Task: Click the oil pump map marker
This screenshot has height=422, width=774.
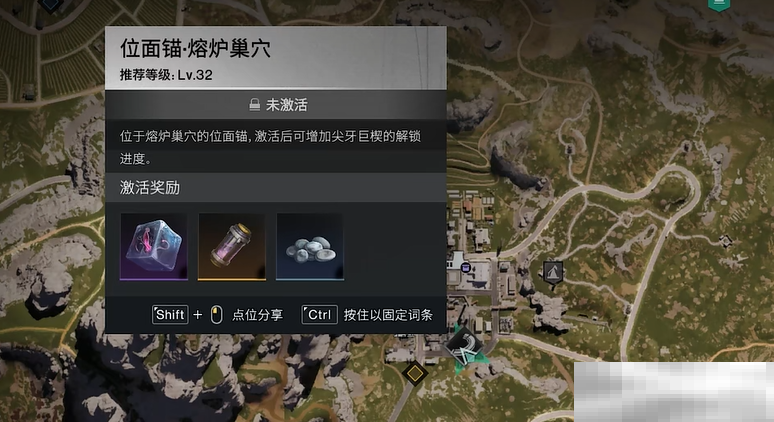Action: click(x=552, y=270)
